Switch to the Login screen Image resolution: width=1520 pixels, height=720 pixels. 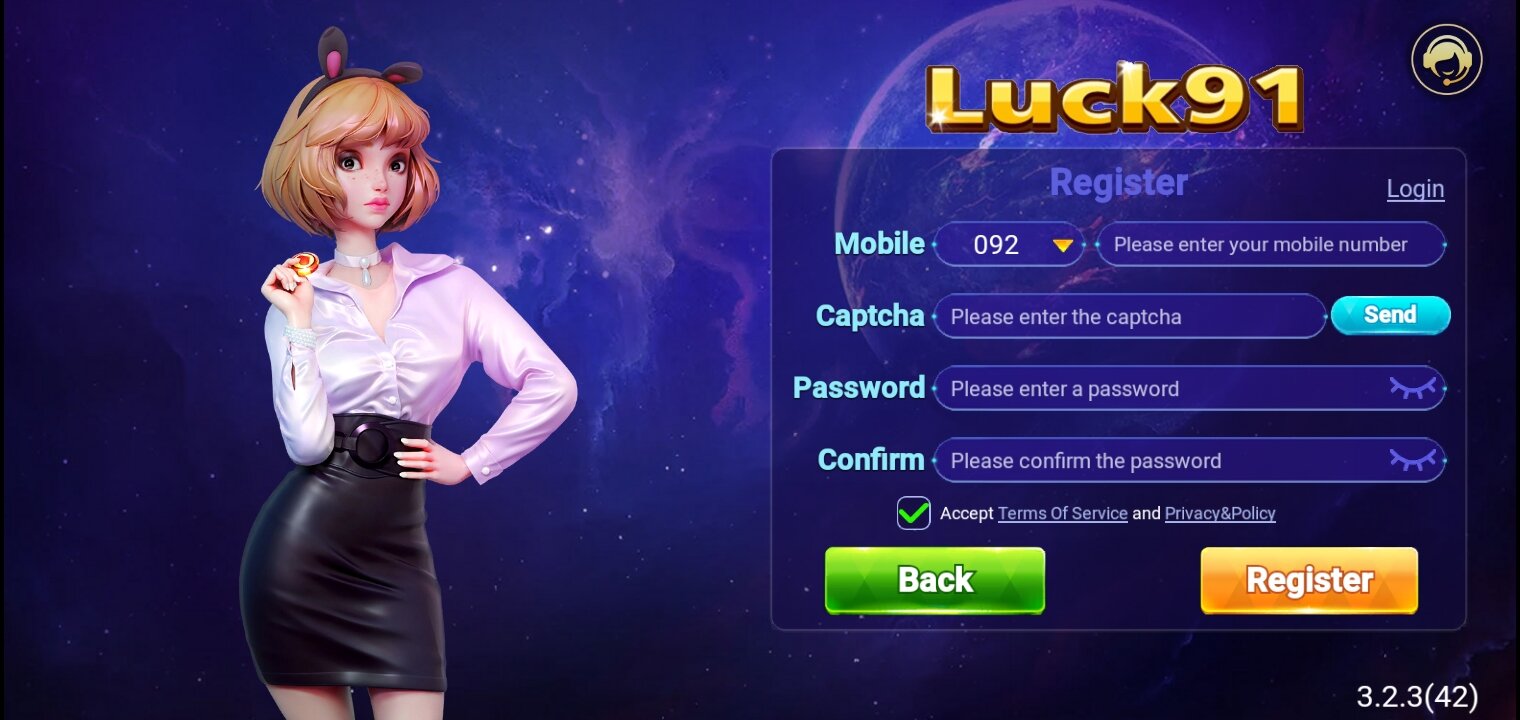point(1415,188)
